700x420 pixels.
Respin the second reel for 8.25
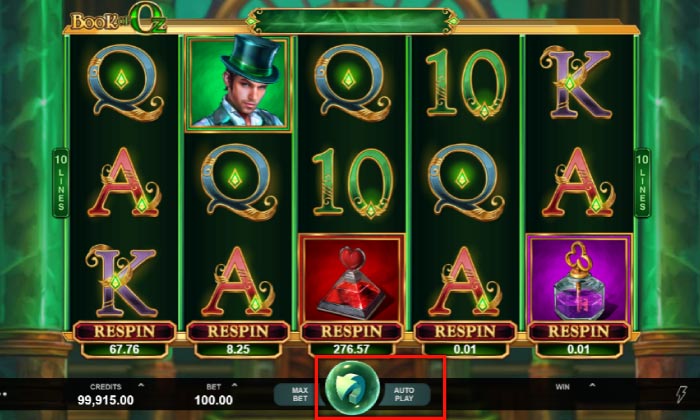tap(237, 331)
